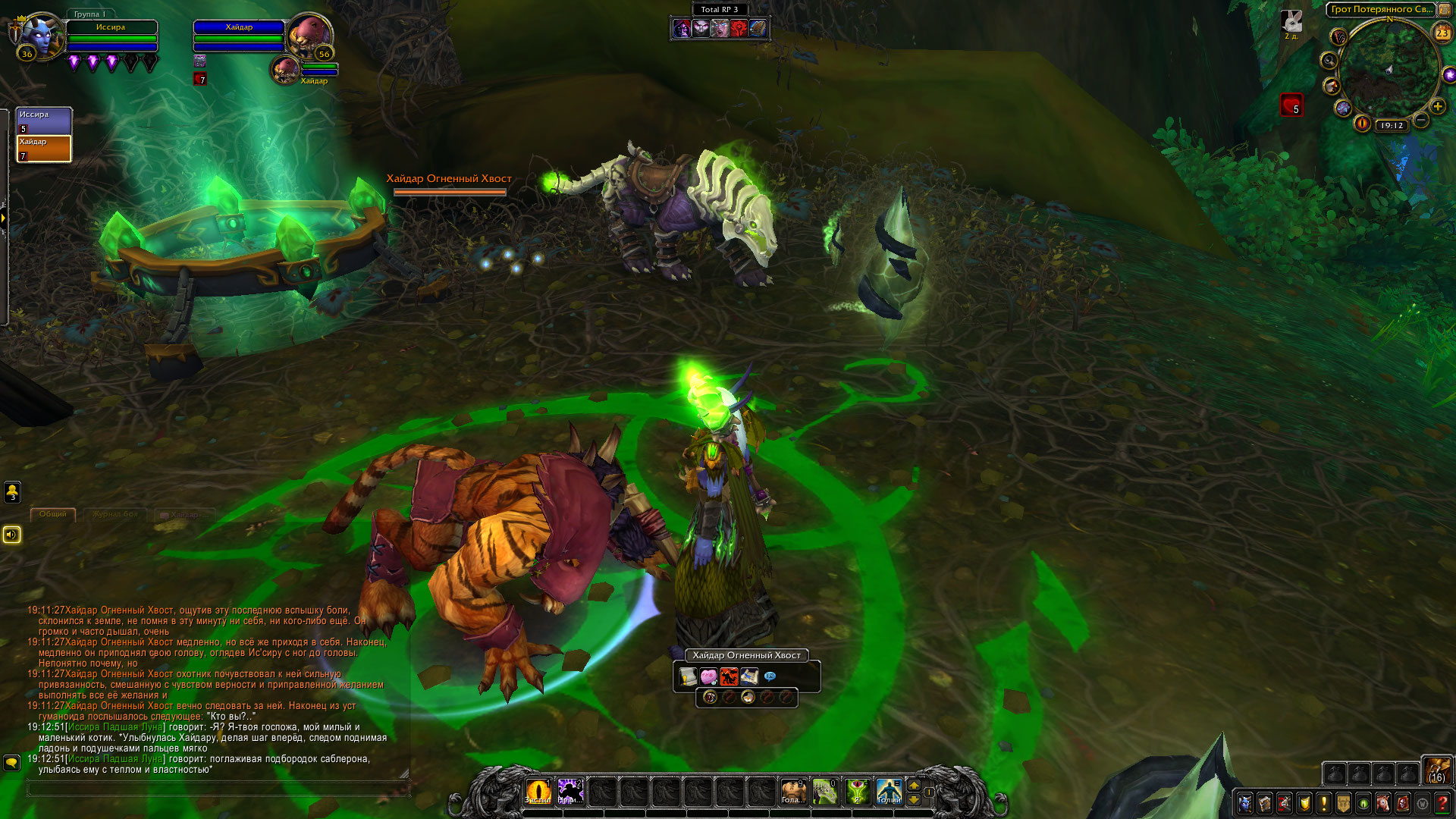Open the calendar showing day 23
The height and width of the screenshot is (819, 1456).
click(1442, 33)
